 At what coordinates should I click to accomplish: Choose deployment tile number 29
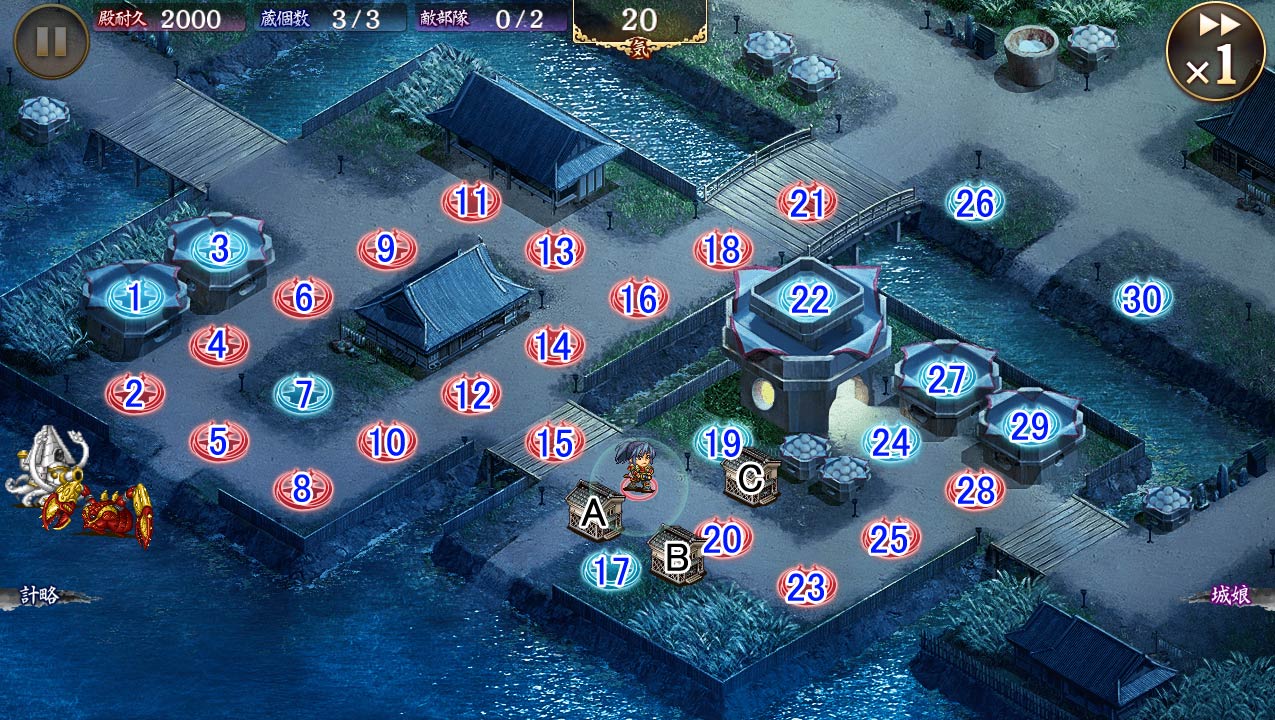tap(1030, 427)
